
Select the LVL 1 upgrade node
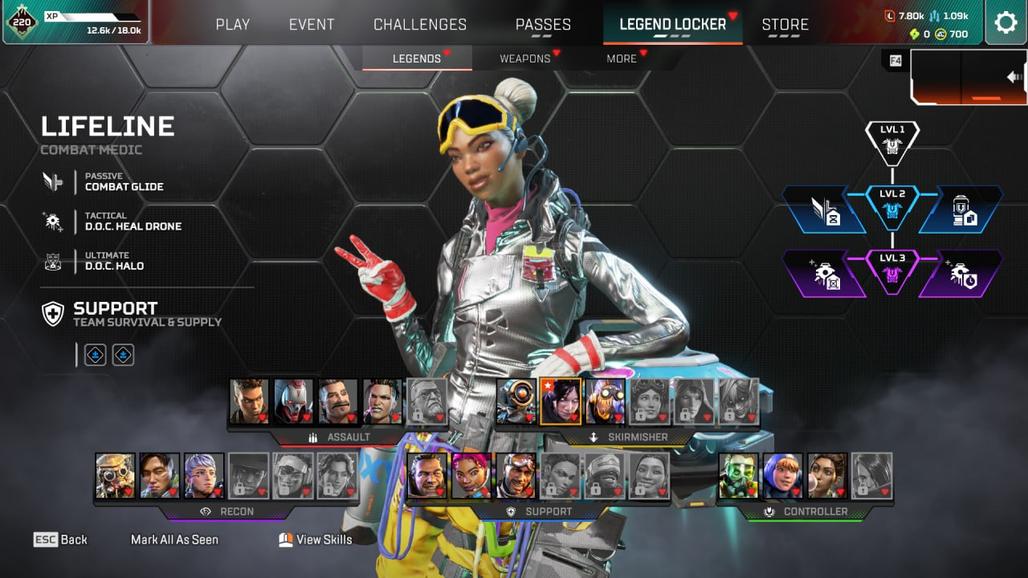pos(892,142)
